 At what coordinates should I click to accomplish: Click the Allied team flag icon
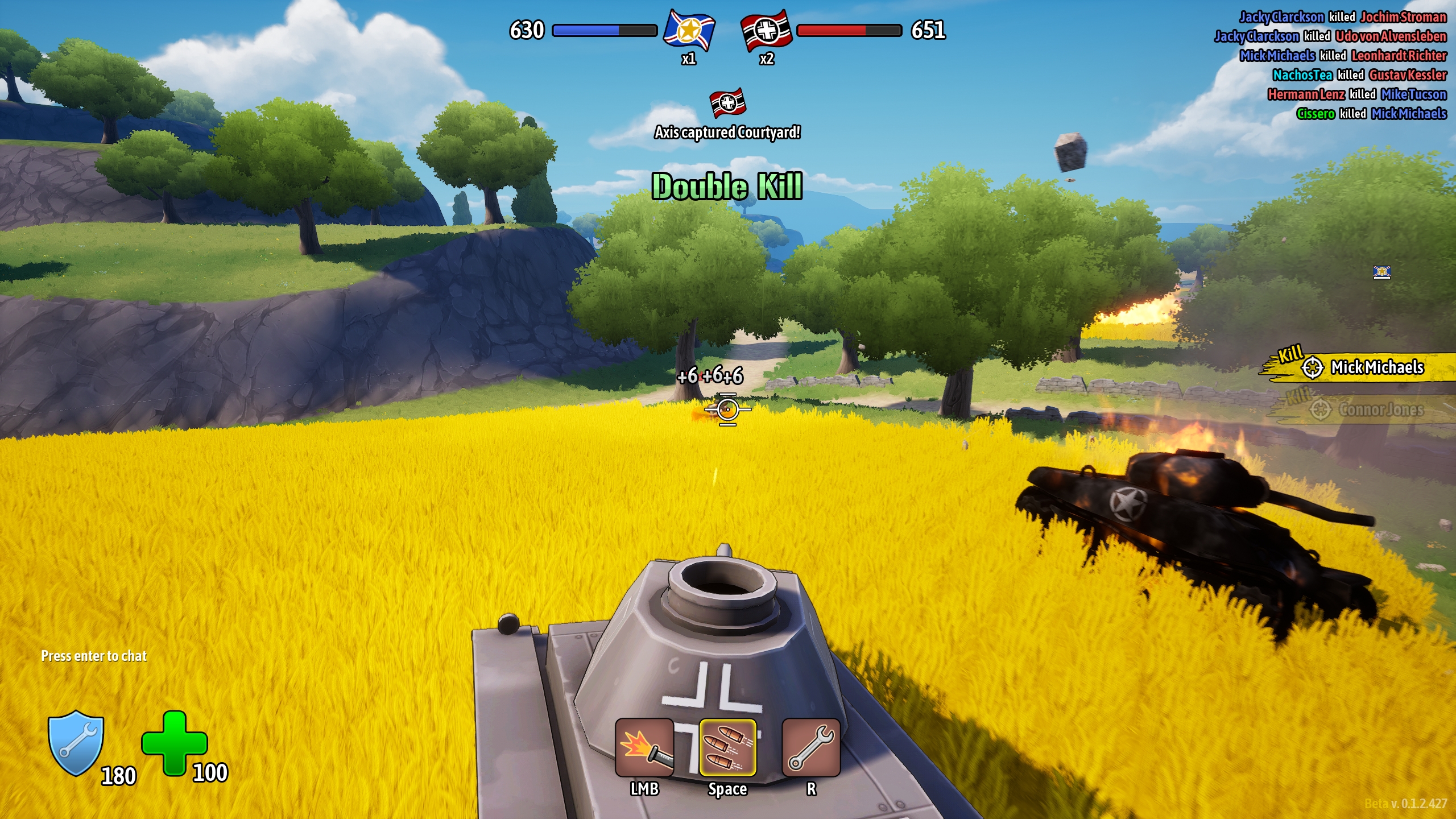[x=689, y=30]
